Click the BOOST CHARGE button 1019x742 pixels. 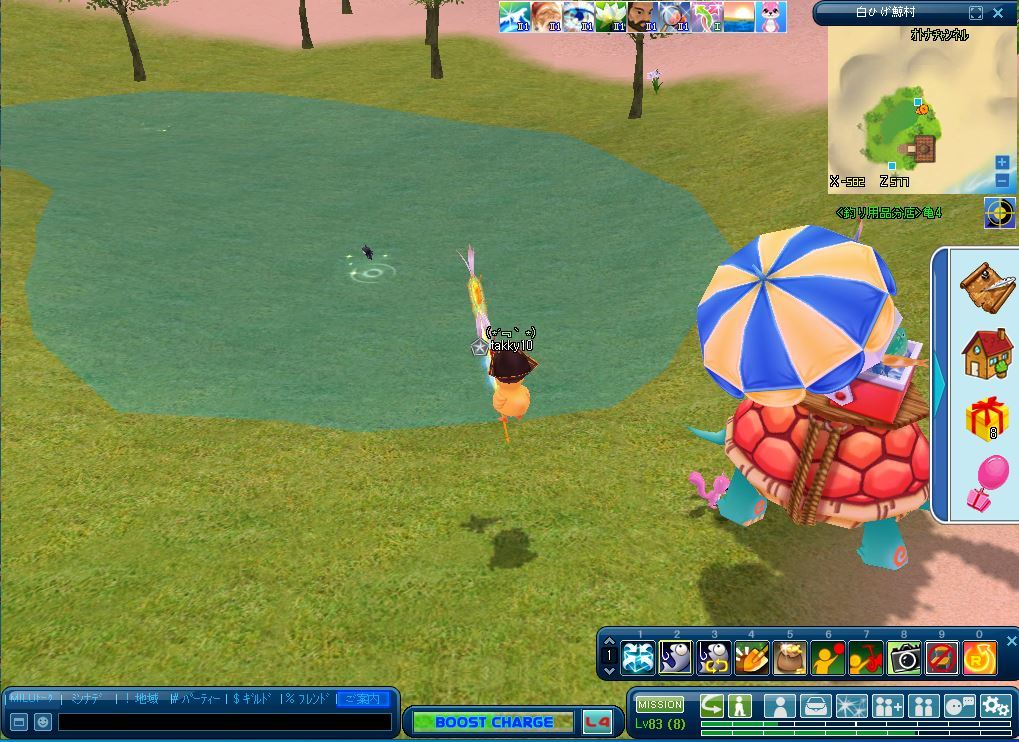(x=493, y=722)
